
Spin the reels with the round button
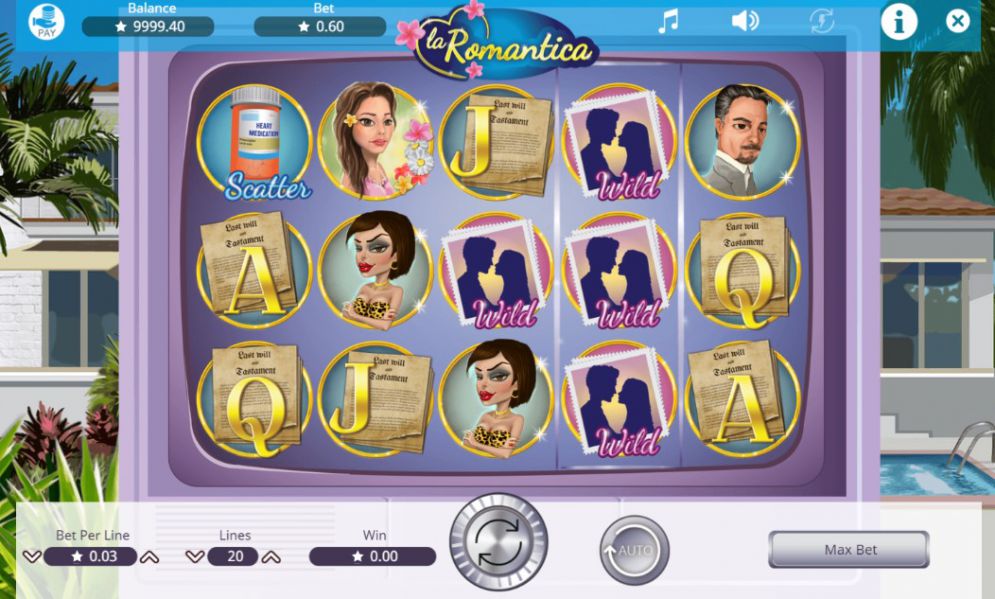click(x=498, y=542)
